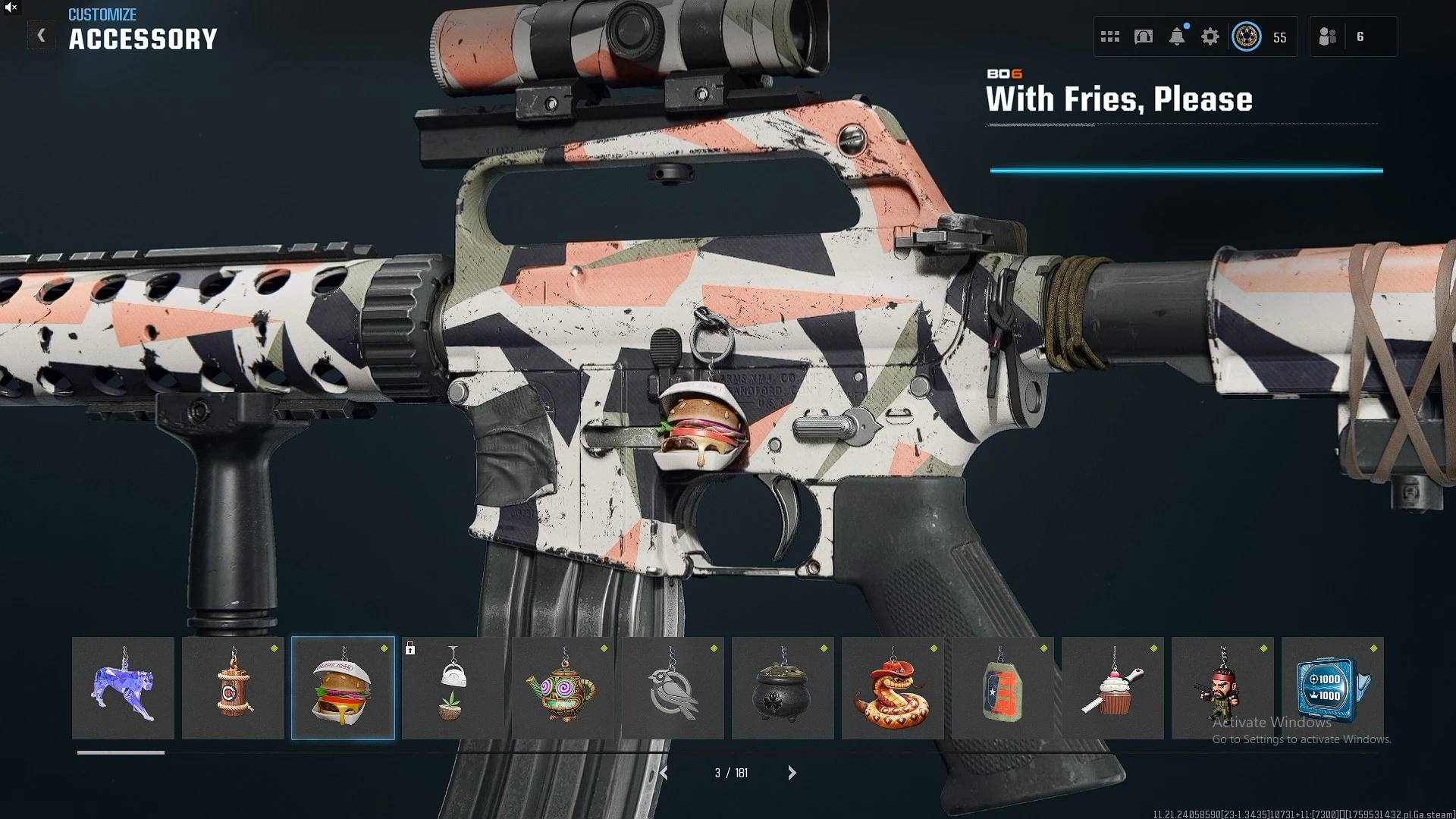Go to the previous accessories page

coord(664,773)
